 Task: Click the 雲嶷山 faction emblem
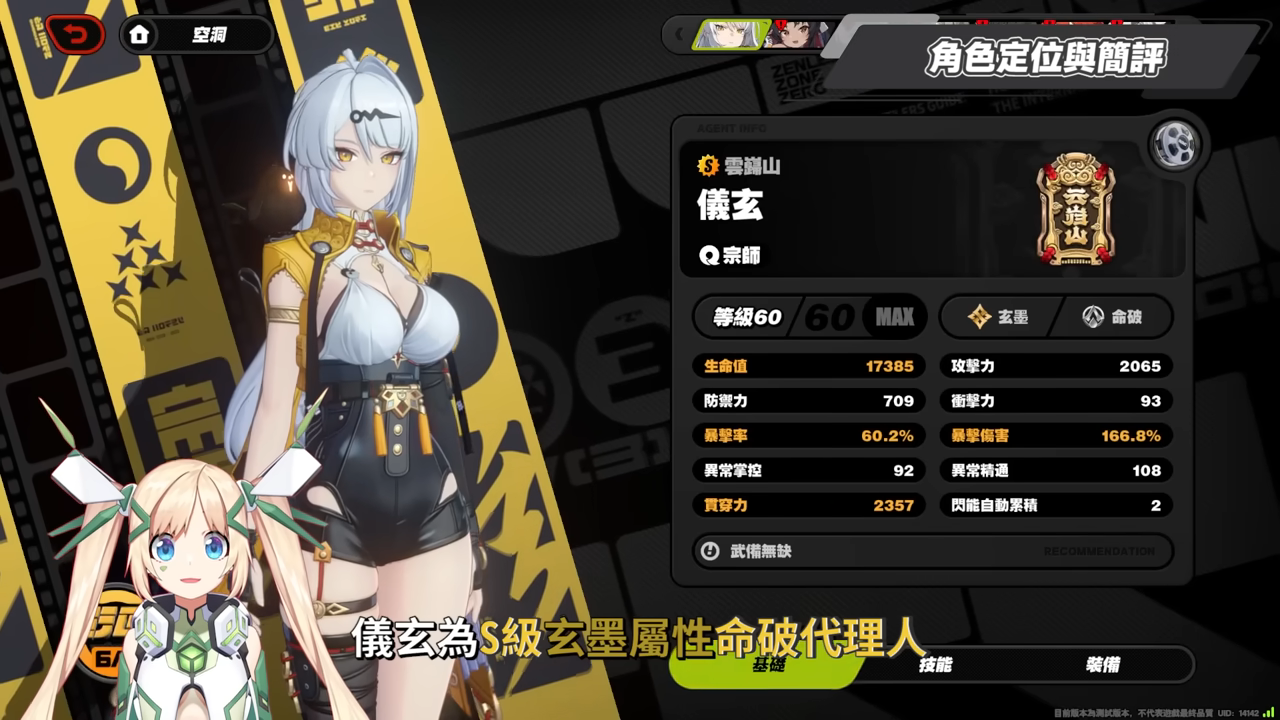click(1075, 209)
